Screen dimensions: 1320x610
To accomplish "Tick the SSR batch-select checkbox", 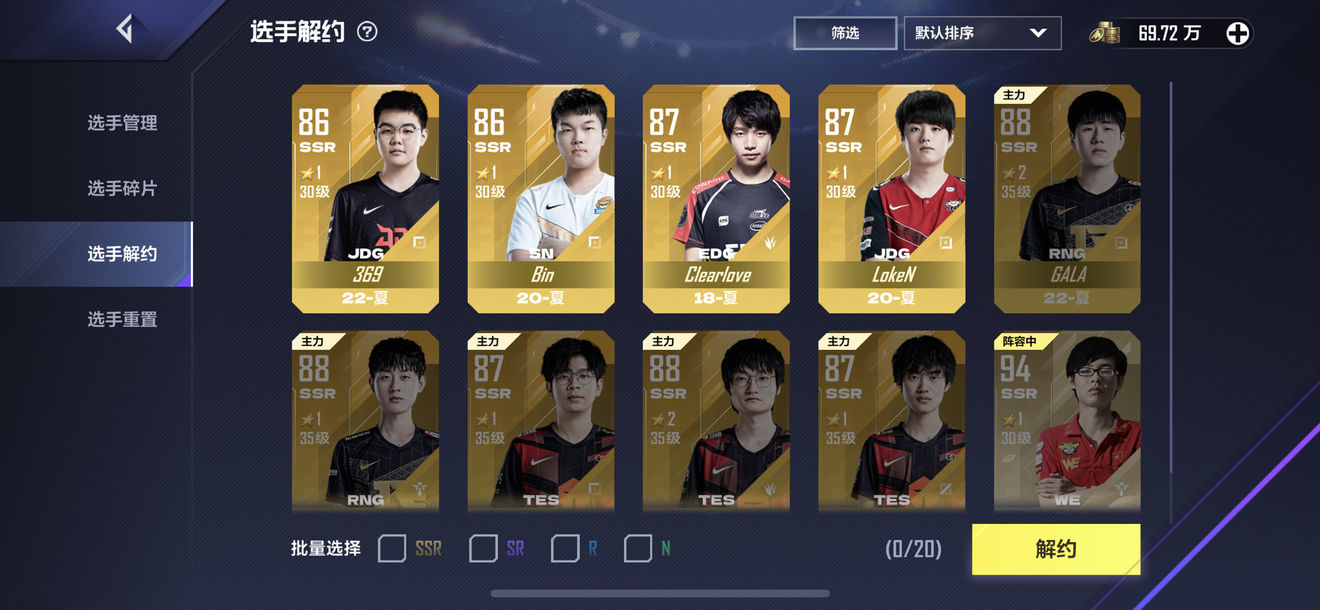I will 392,548.
